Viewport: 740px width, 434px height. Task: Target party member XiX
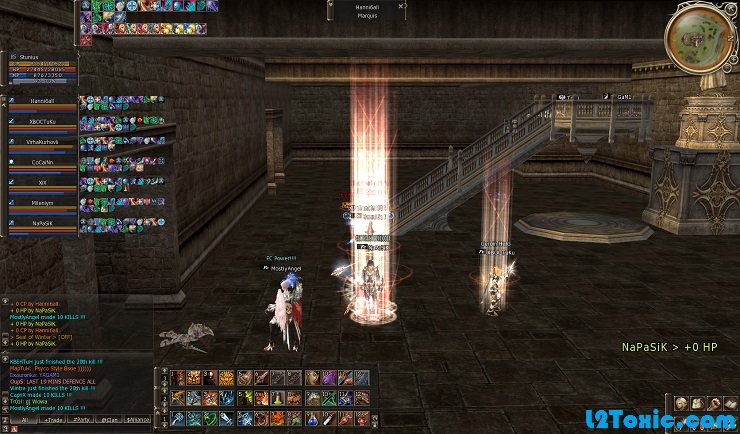(42, 182)
